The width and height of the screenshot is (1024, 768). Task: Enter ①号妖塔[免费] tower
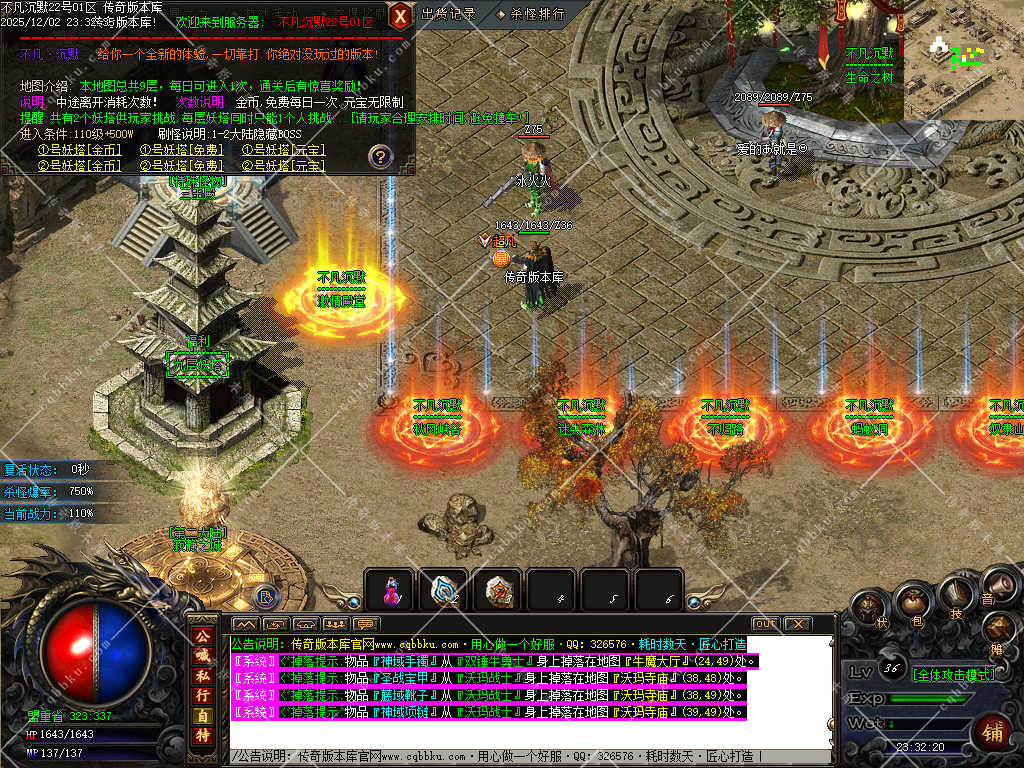tap(181, 150)
